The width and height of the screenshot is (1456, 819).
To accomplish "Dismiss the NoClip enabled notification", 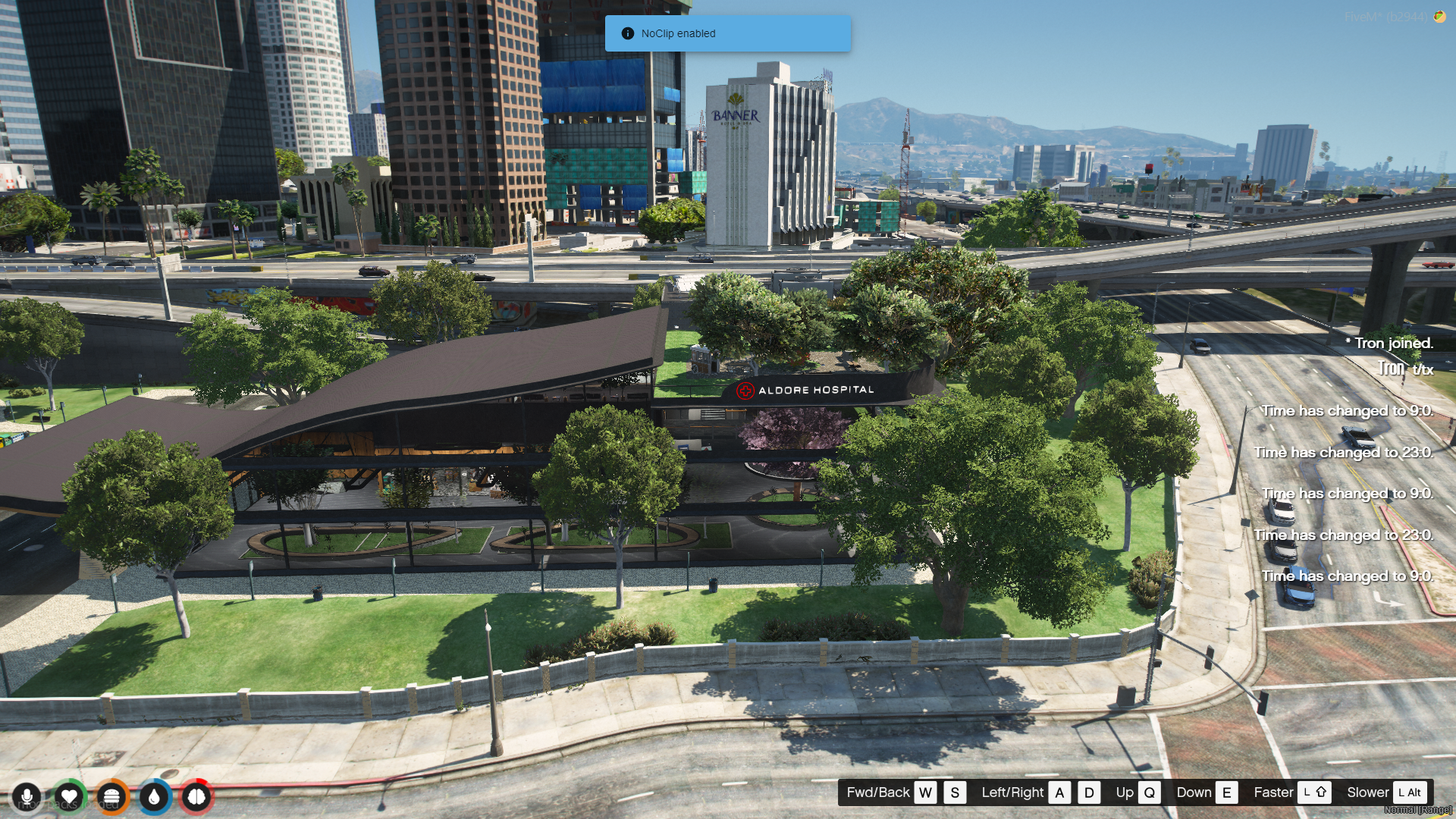I will pos(727,33).
